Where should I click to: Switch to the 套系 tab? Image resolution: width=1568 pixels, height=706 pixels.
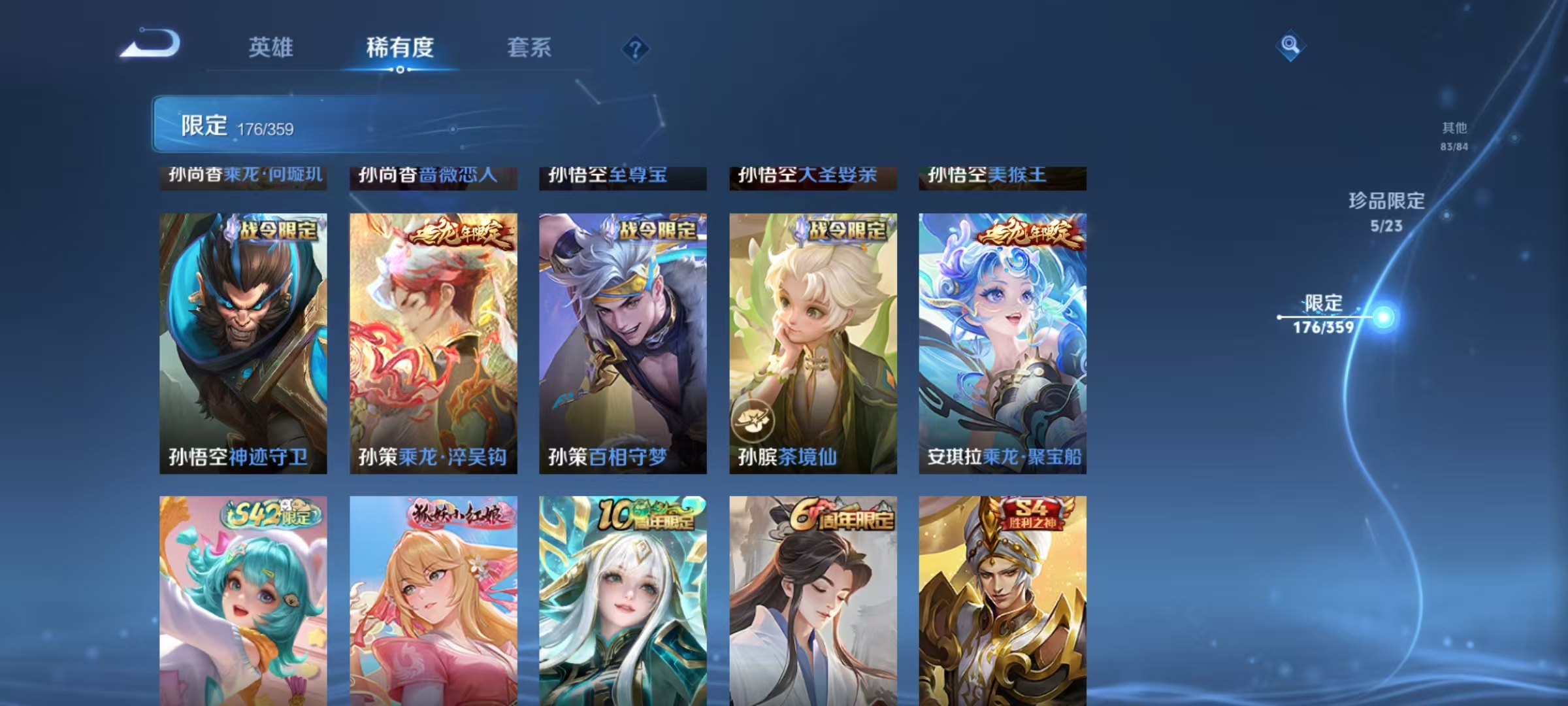coord(529,48)
